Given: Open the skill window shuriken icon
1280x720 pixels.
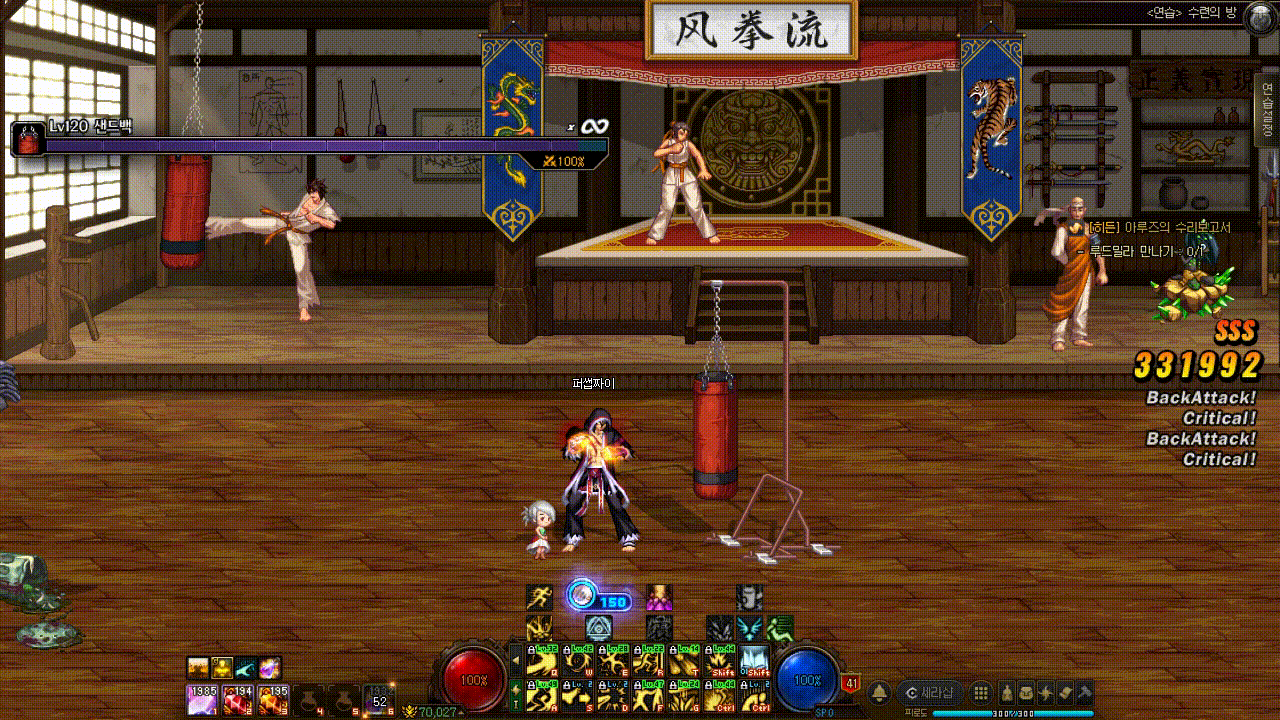Looking at the screenshot, I should [1045, 692].
